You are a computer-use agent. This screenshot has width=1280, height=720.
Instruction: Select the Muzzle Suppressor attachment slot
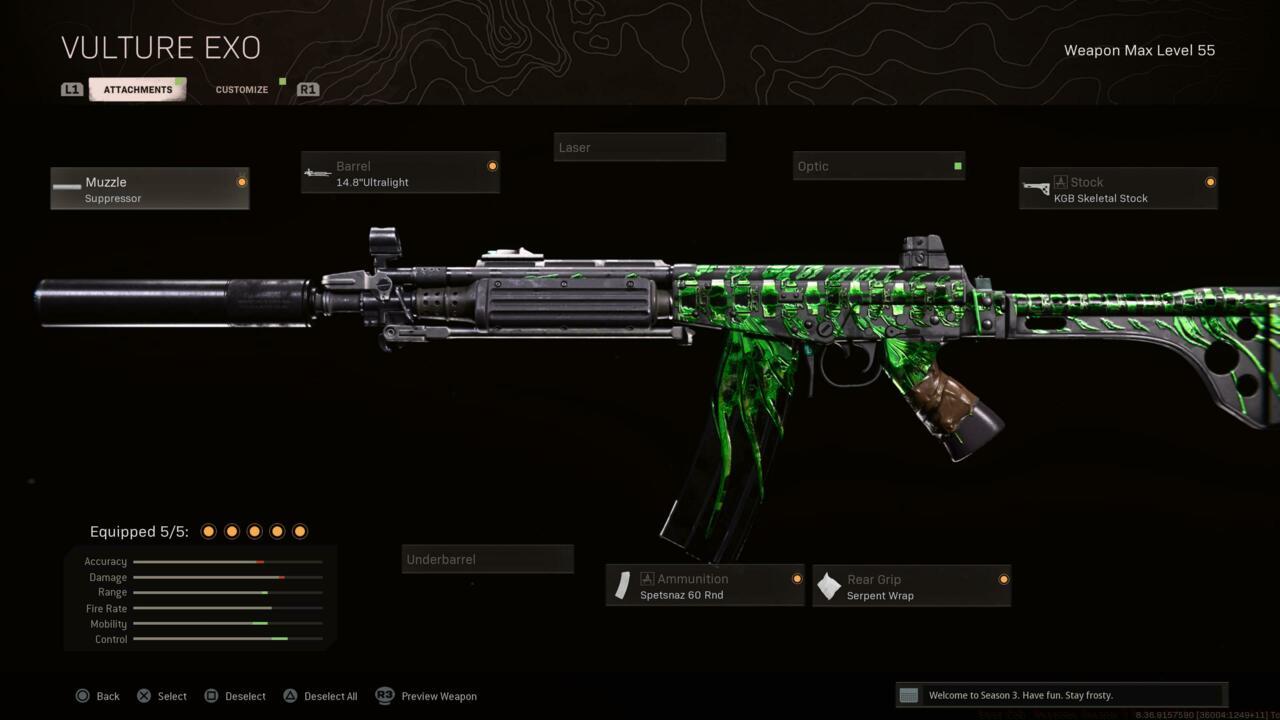150,189
